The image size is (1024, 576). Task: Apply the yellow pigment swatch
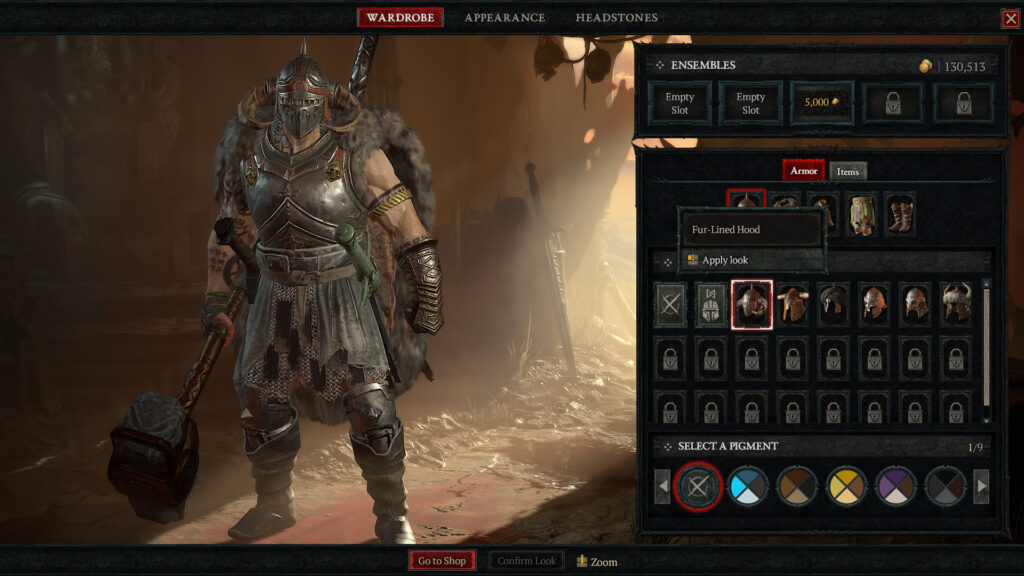[x=846, y=487]
